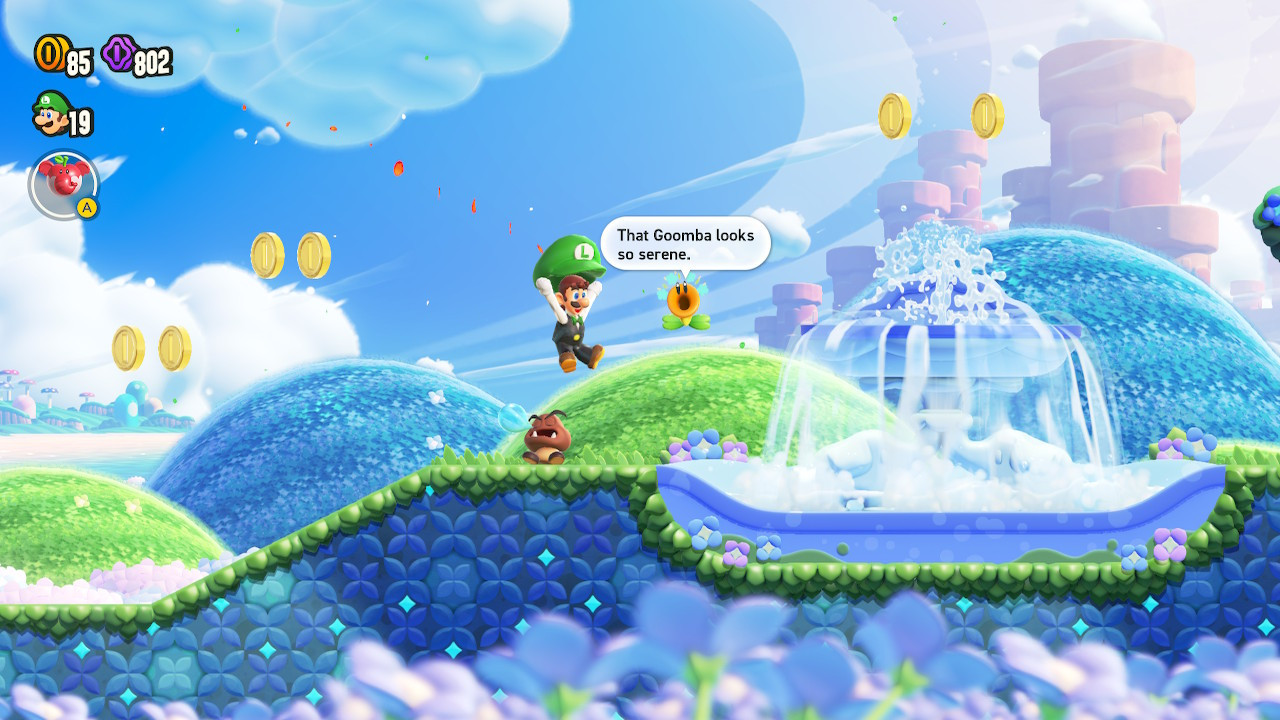
Task: Click the pair of coins above the hills
Action: point(290,255)
